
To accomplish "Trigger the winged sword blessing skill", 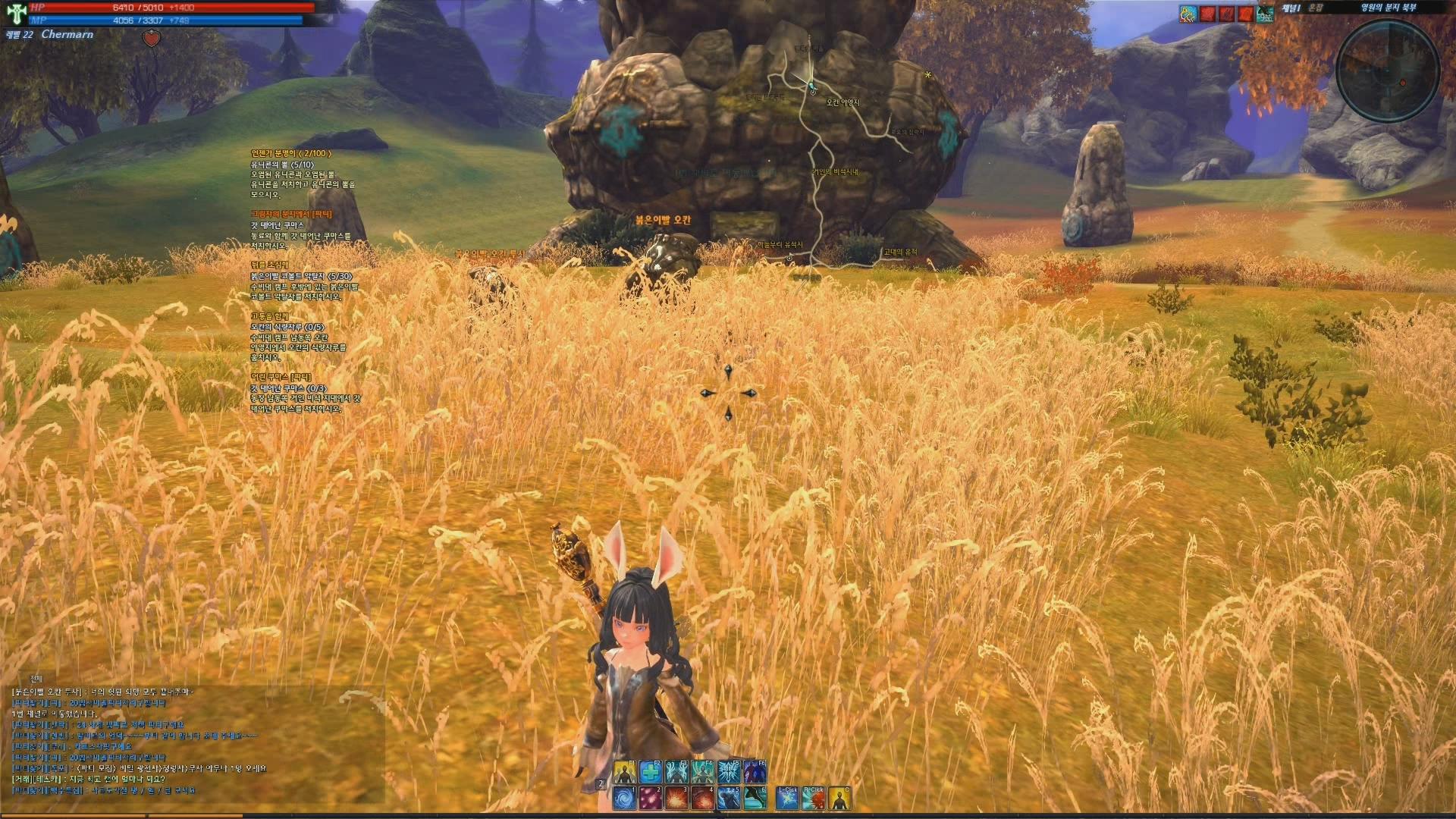I will click(x=728, y=772).
